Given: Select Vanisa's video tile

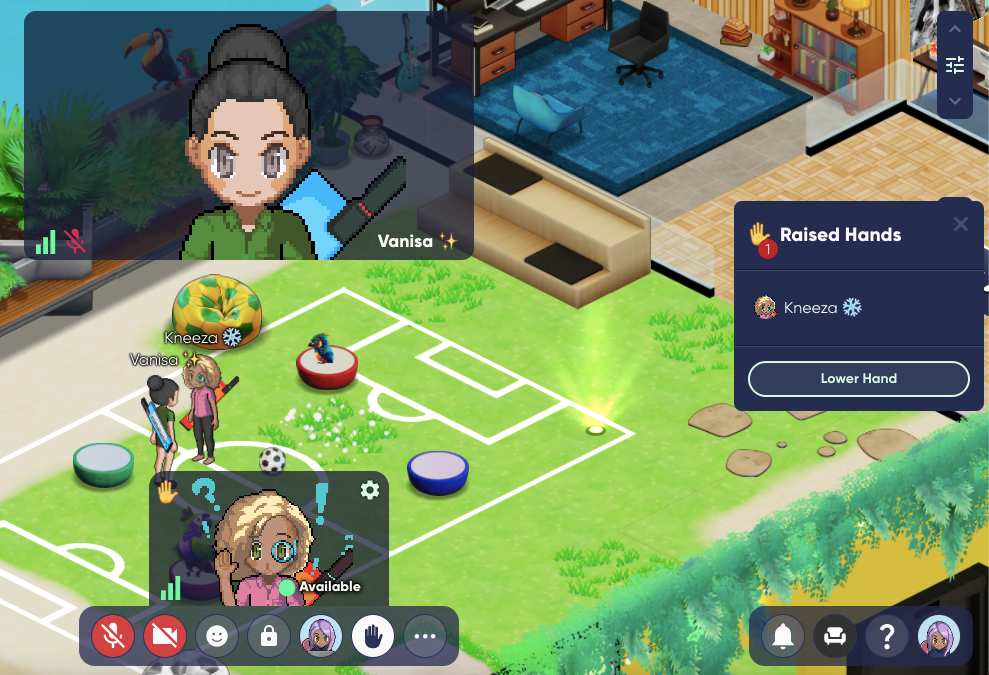Looking at the screenshot, I should coord(249,135).
